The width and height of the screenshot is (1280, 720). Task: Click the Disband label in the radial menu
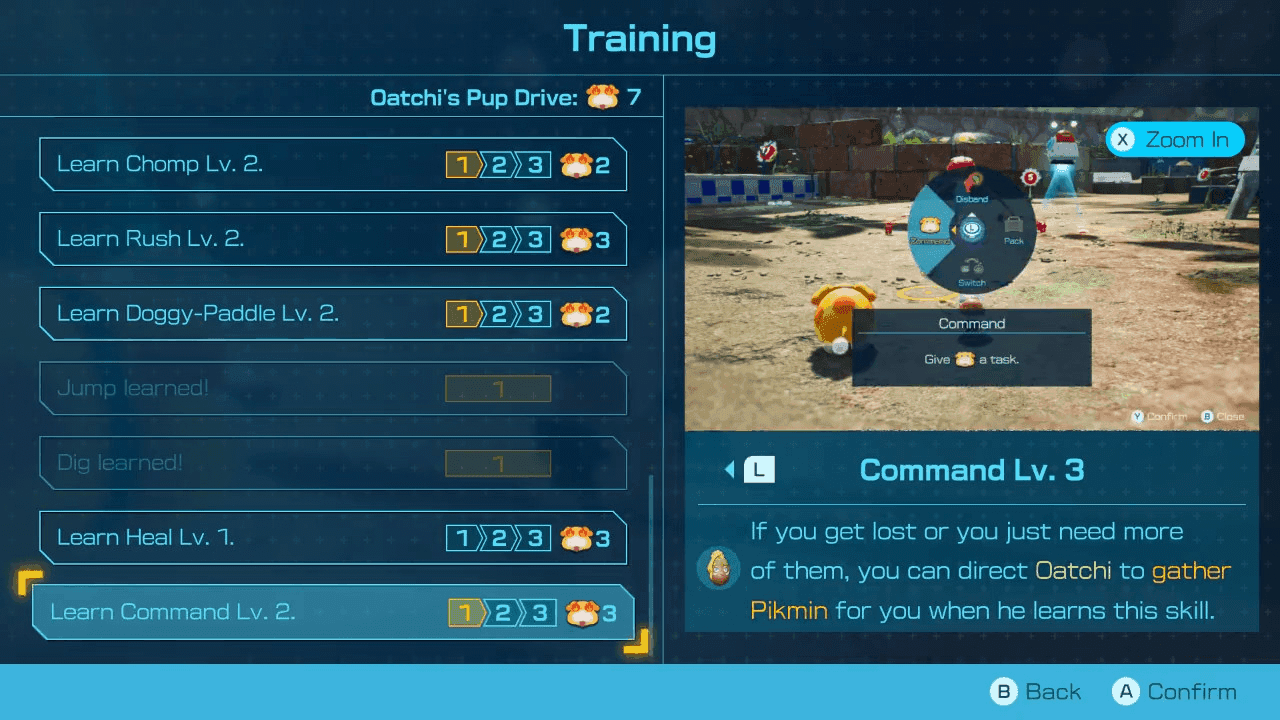click(x=972, y=199)
